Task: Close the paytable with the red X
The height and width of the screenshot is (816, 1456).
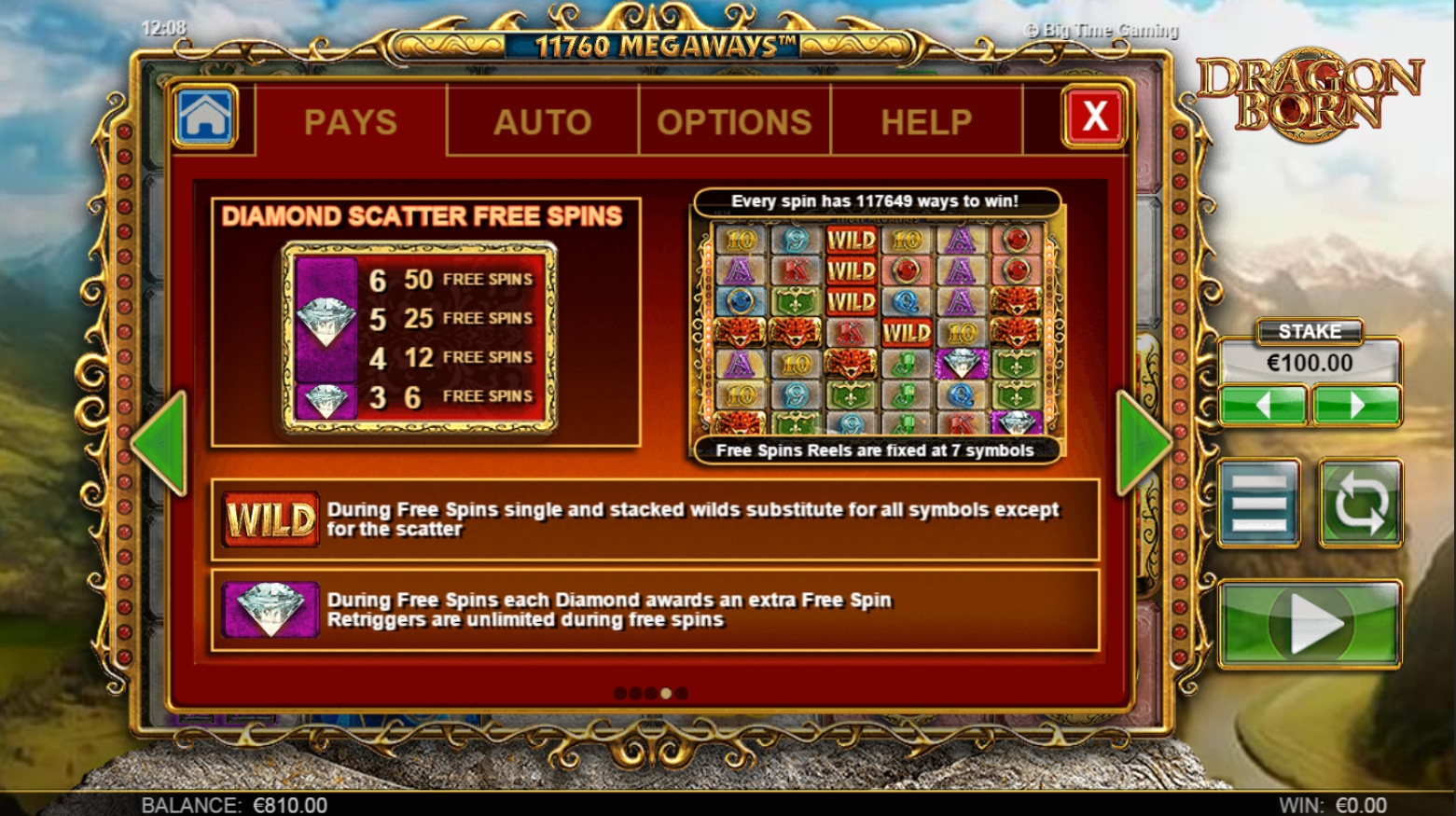Action: 1093,118
